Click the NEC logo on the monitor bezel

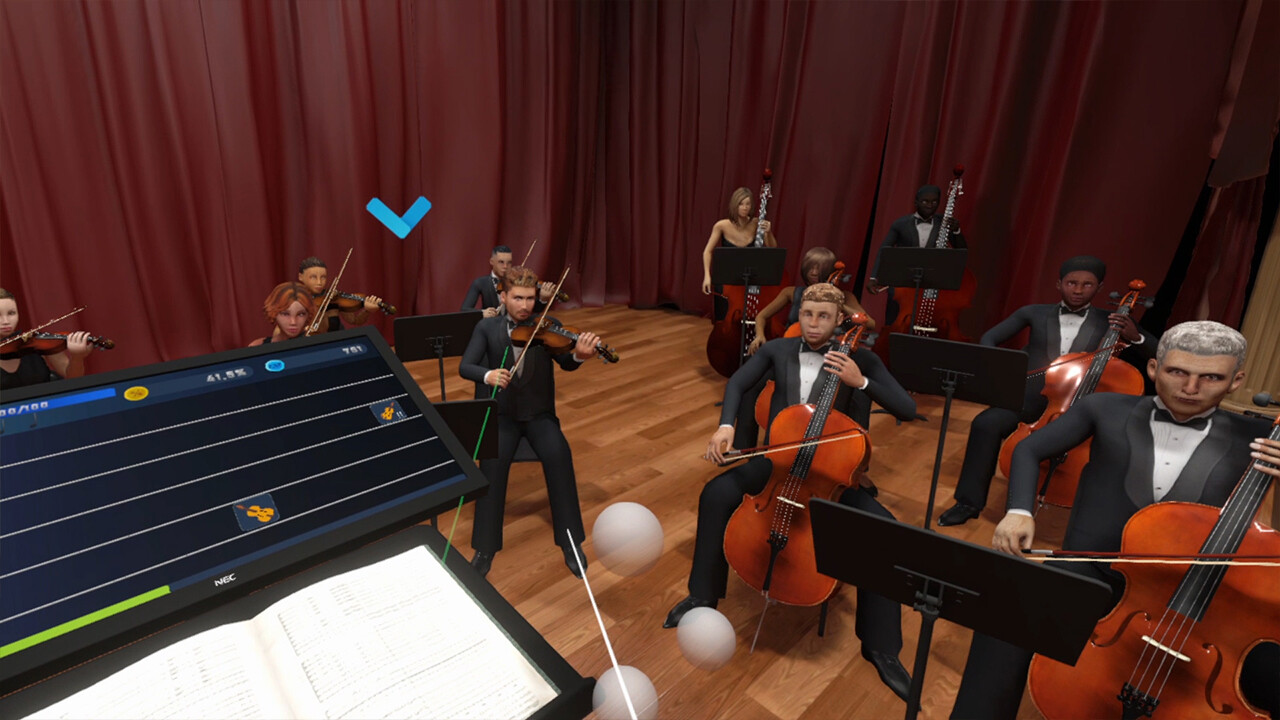coord(225,579)
